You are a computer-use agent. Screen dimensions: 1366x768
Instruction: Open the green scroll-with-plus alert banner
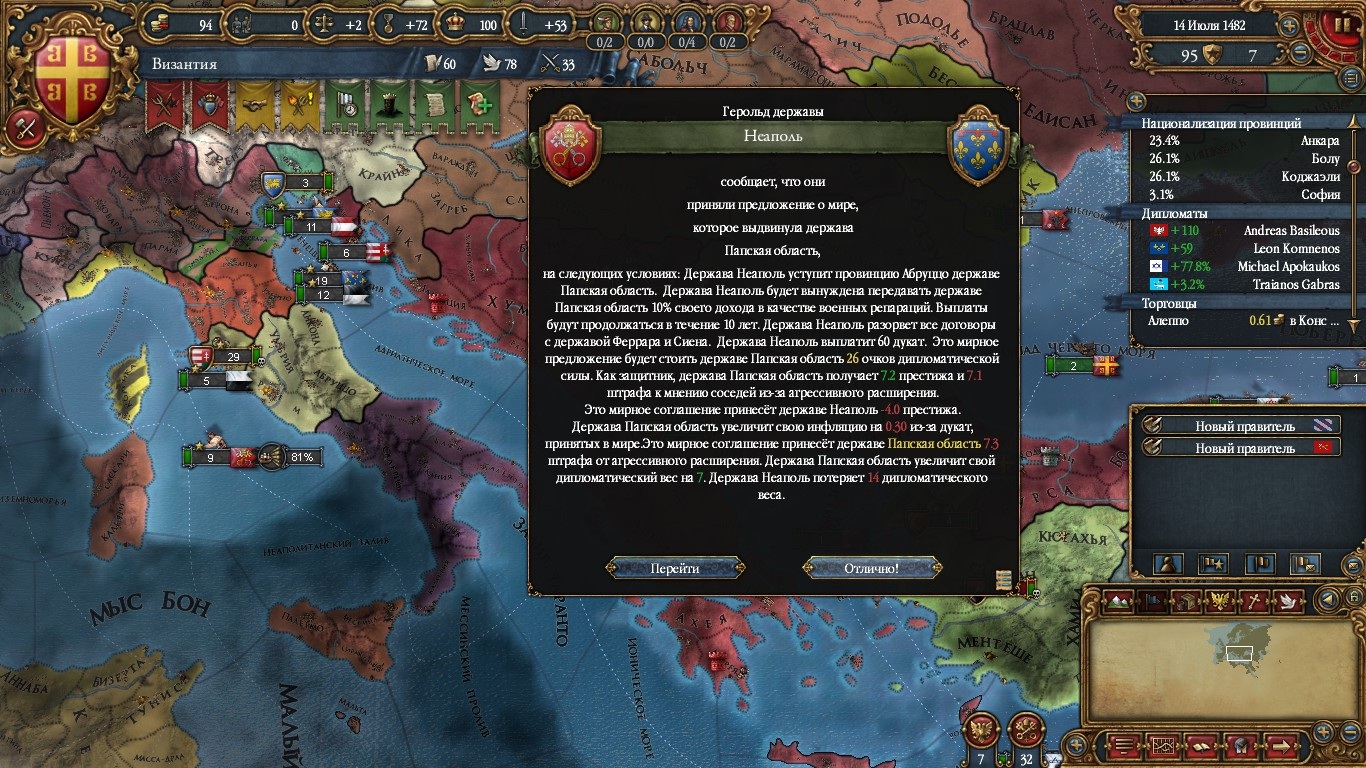click(478, 104)
